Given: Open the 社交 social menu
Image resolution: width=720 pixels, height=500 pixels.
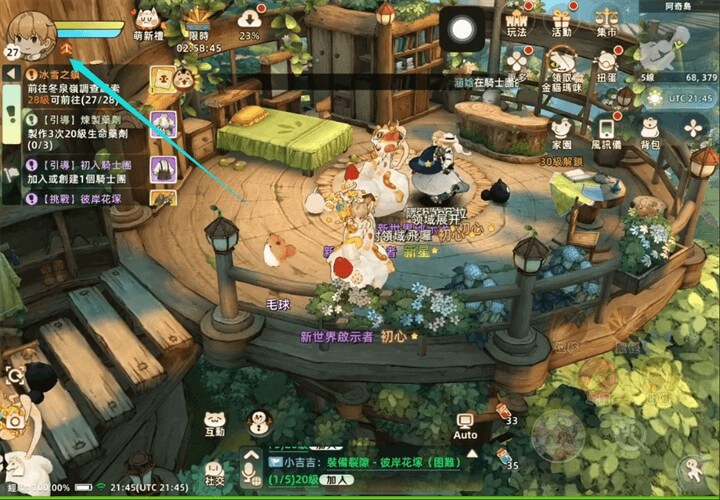Looking at the screenshot, I should point(214,470).
